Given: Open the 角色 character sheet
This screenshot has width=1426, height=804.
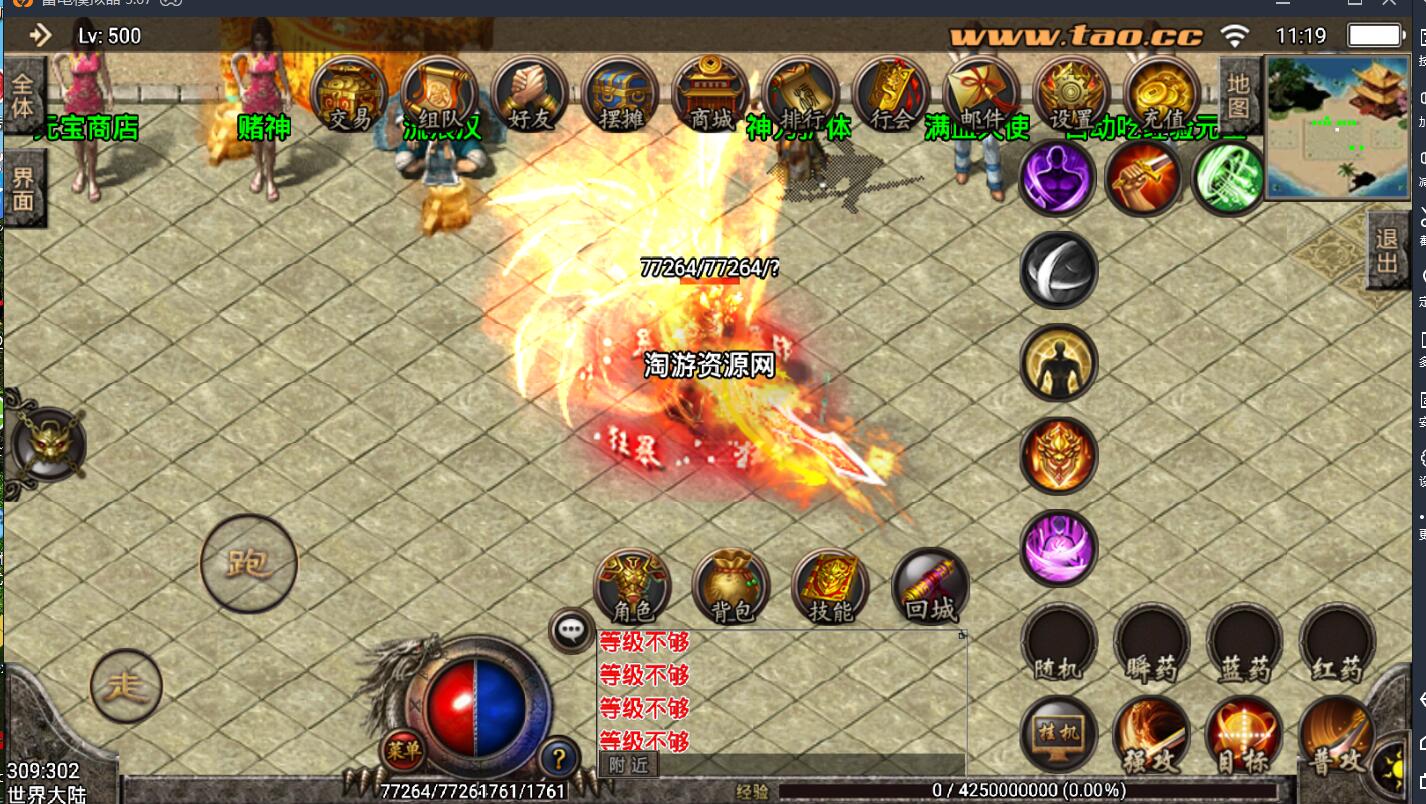Looking at the screenshot, I should coord(632,587).
